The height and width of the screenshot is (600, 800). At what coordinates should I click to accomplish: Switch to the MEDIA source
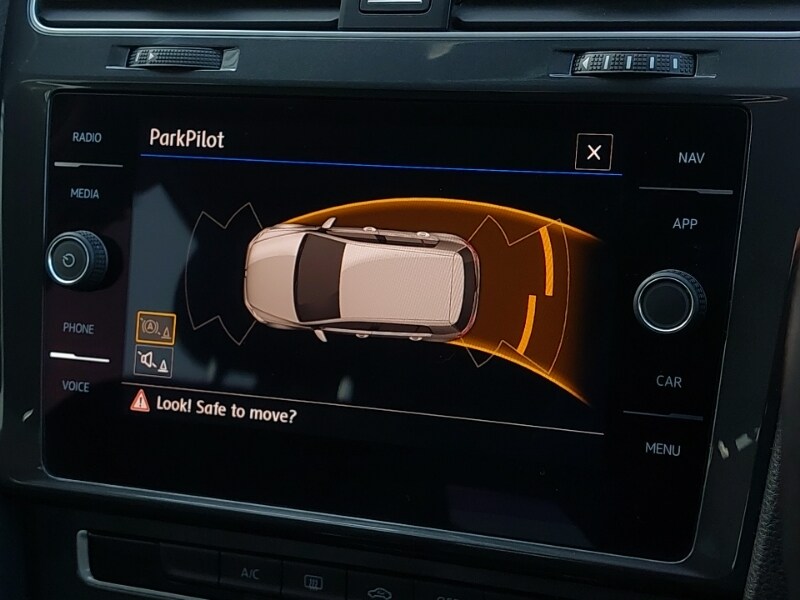pyautogui.click(x=85, y=194)
